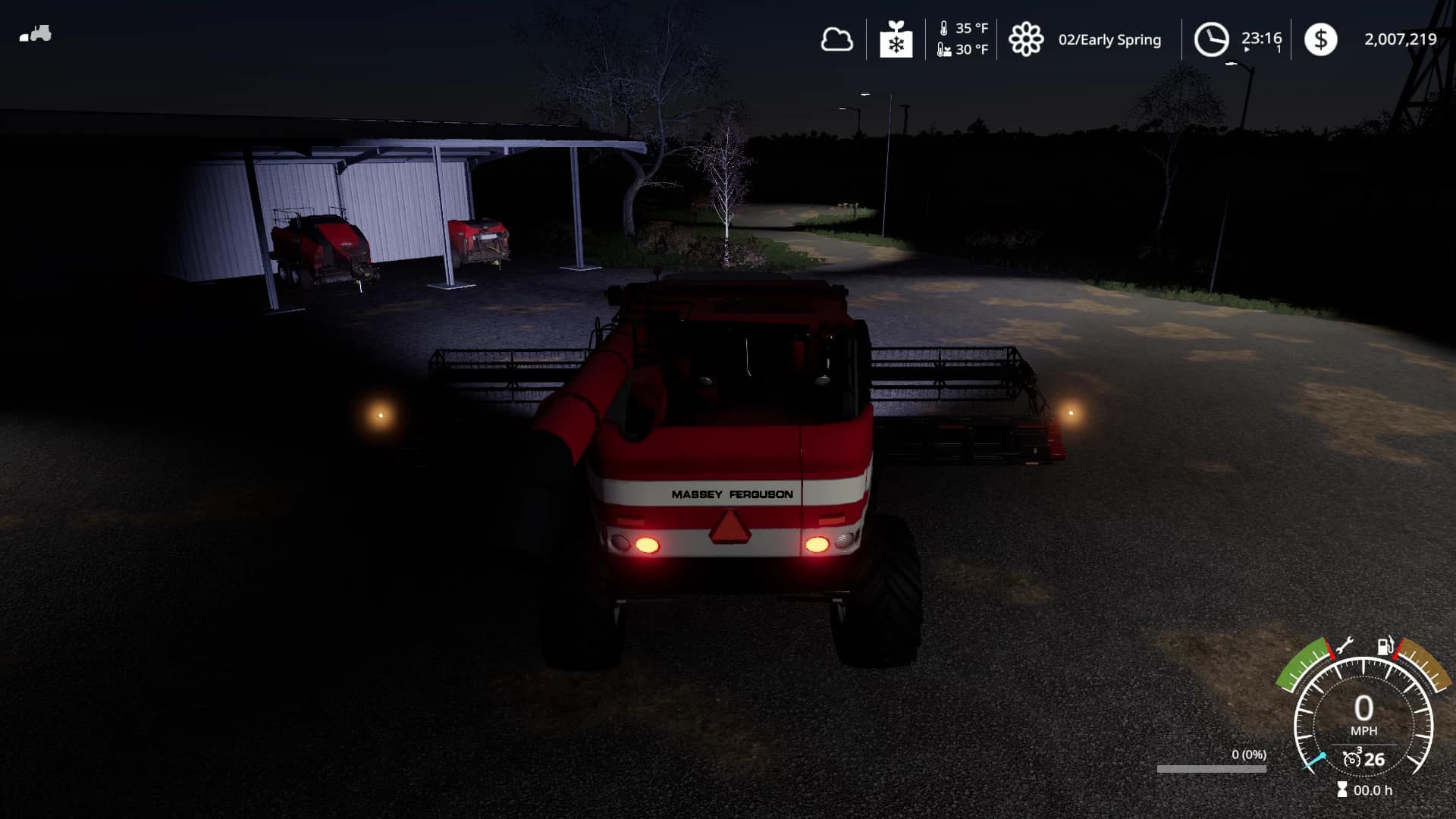This screenshot has height=819, width=1456.
Task: Toggle the cruise control speed icon
Action: [x=1351, y=758]
